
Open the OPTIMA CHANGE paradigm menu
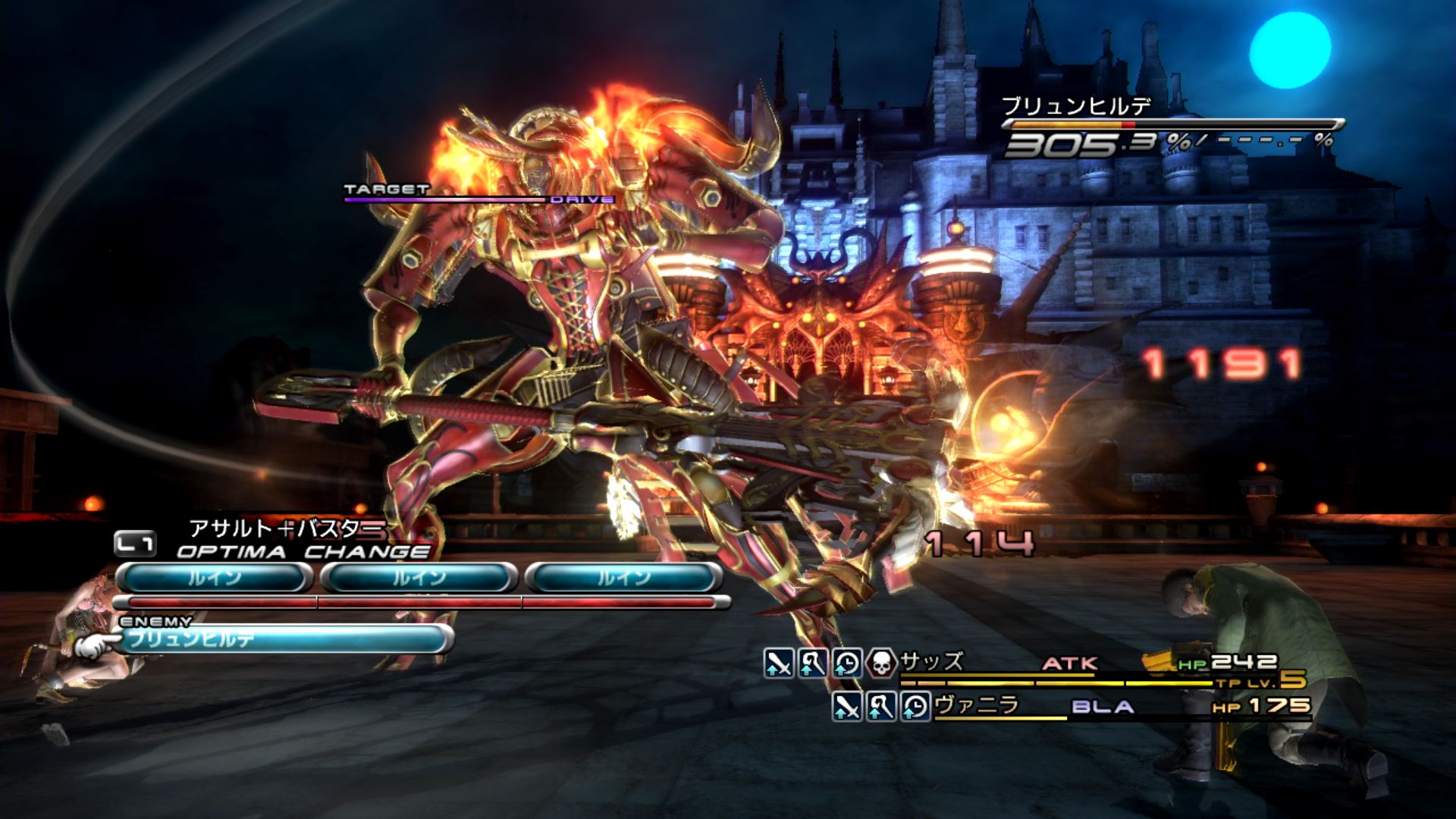tap(302, 551)
